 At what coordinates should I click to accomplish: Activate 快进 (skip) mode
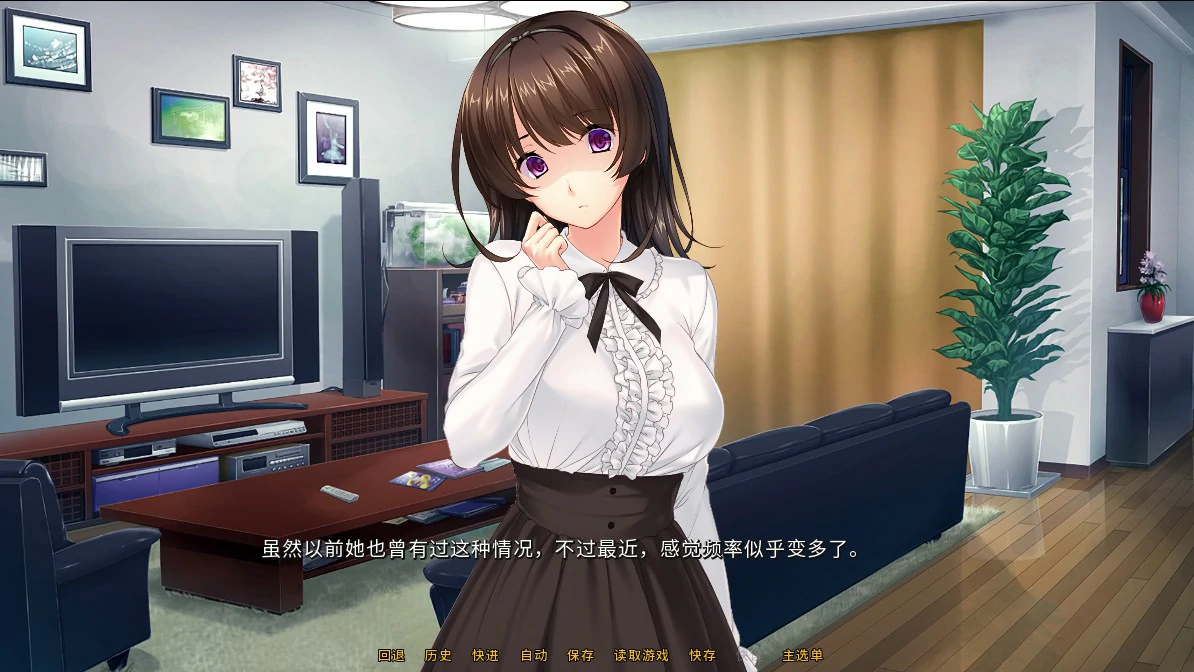point(485,656)
